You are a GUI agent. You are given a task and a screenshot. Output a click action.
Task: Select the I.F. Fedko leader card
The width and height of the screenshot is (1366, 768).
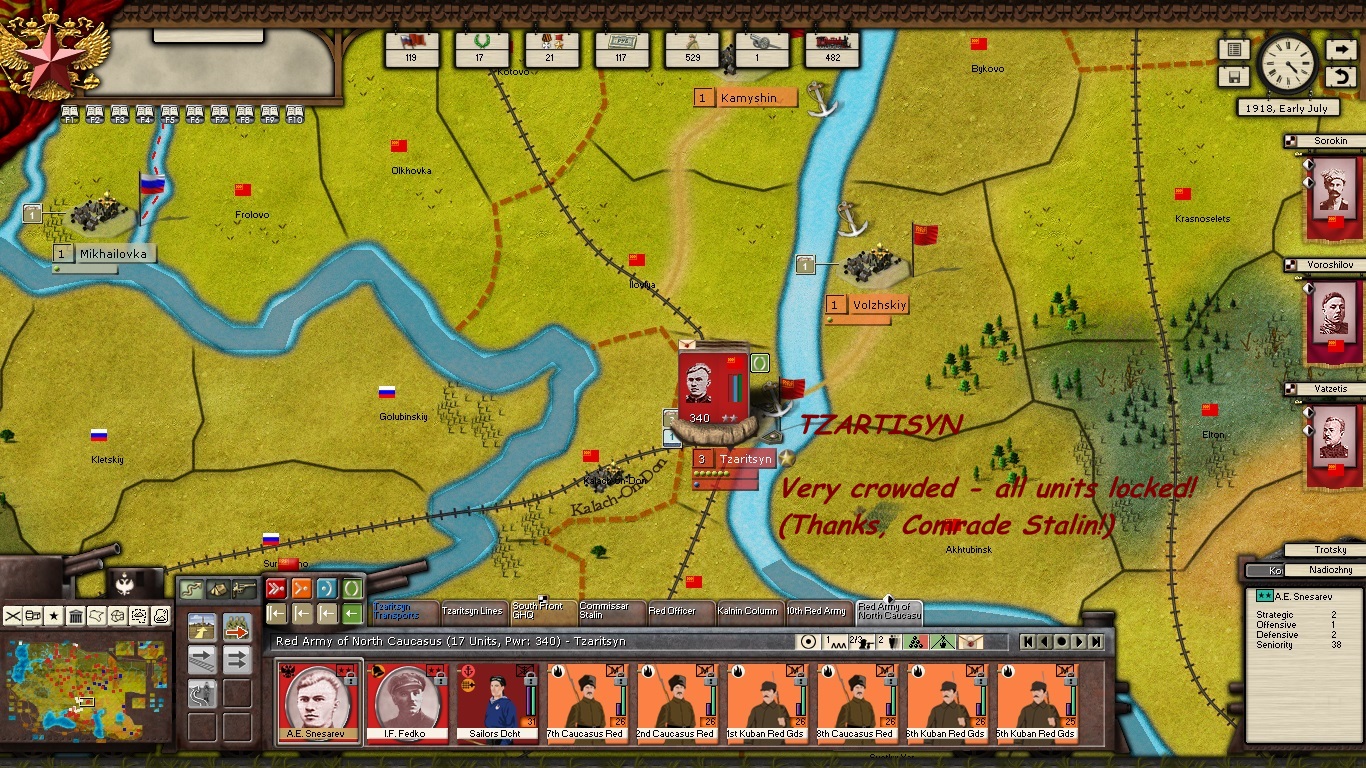[x=407, y=702]
